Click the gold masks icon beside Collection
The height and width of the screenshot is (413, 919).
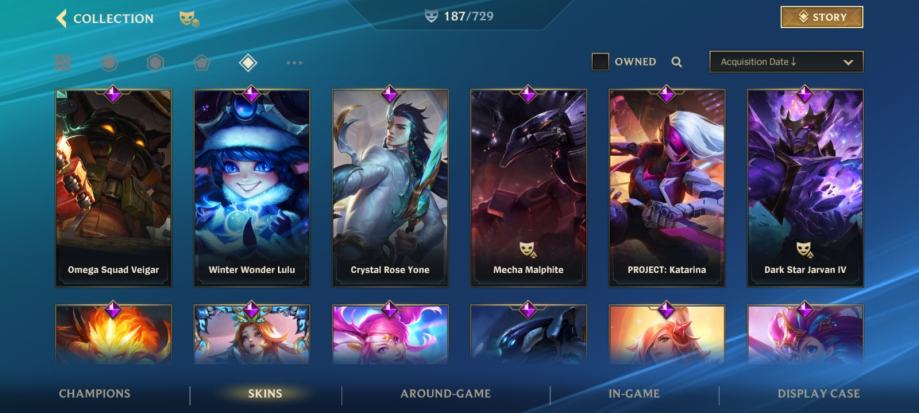[x=187, y=18]
